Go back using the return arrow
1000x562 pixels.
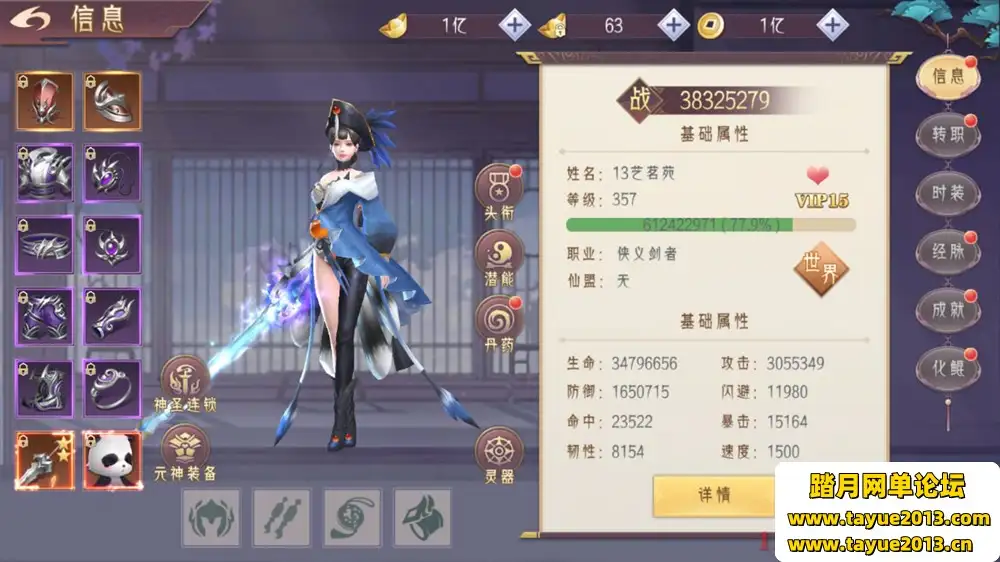[x=33, y=20]
